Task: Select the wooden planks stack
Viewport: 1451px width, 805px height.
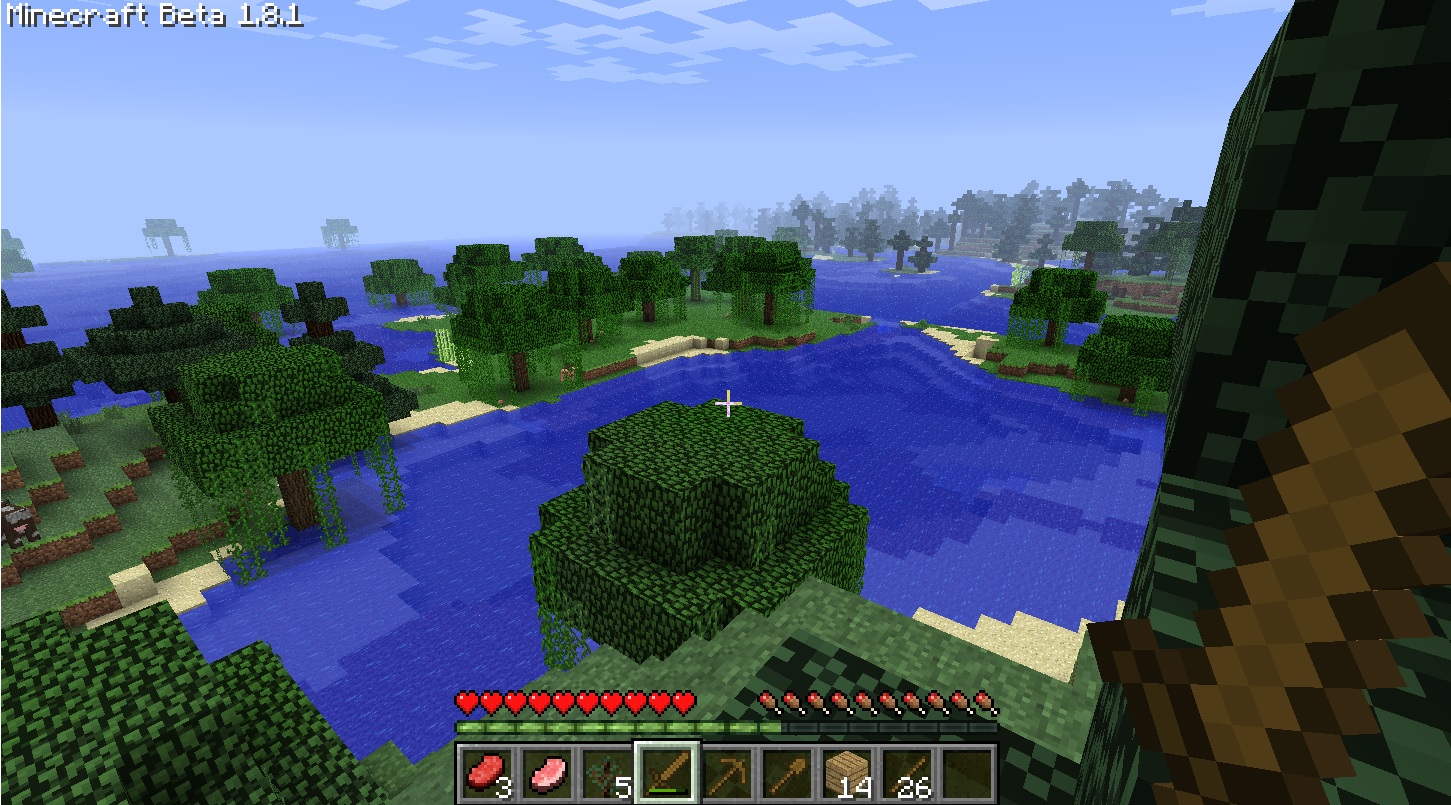Action: pyautogui.click(x=847, y=774)
